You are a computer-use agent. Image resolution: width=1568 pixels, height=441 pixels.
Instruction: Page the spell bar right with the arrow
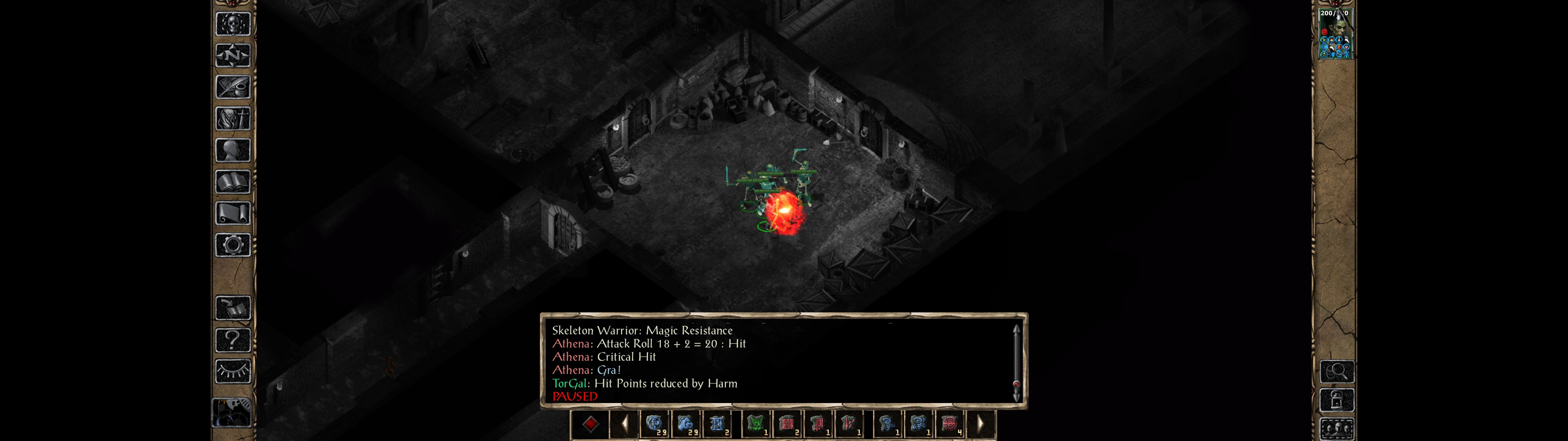click(x=980, y=423)
